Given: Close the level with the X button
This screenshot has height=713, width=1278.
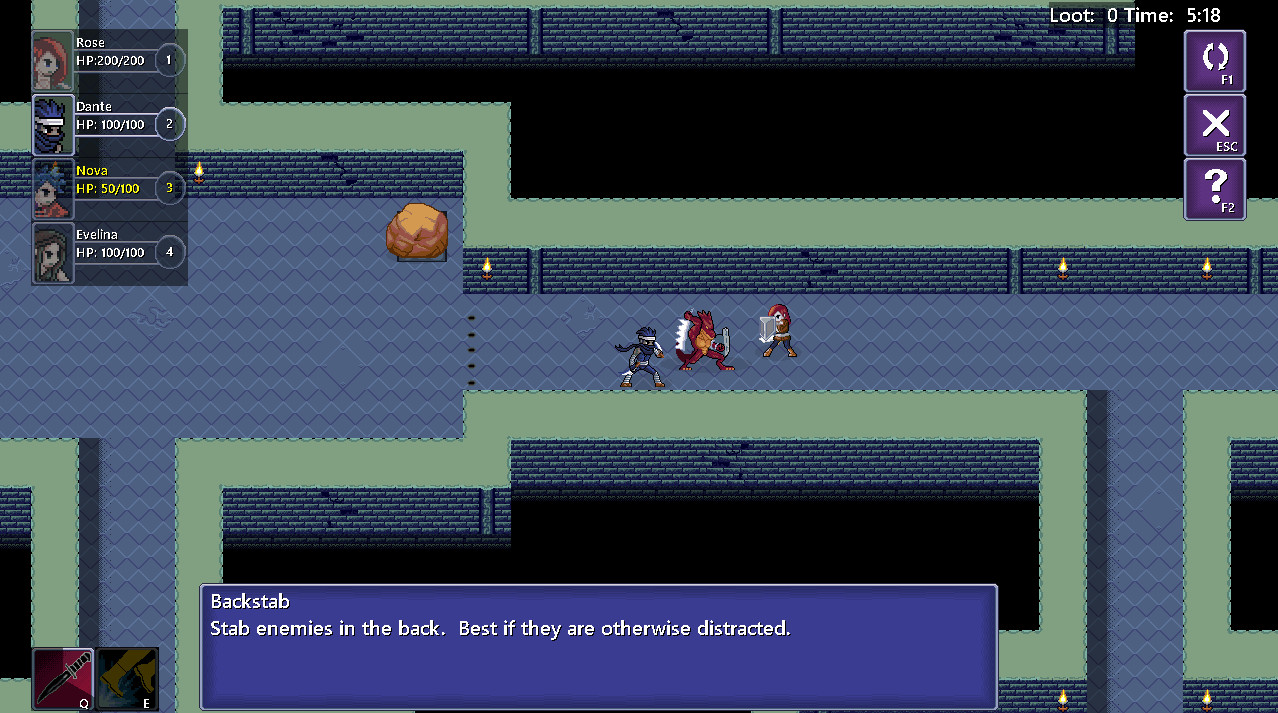Looking at the screenshot, I should (x=1214, y=125).
